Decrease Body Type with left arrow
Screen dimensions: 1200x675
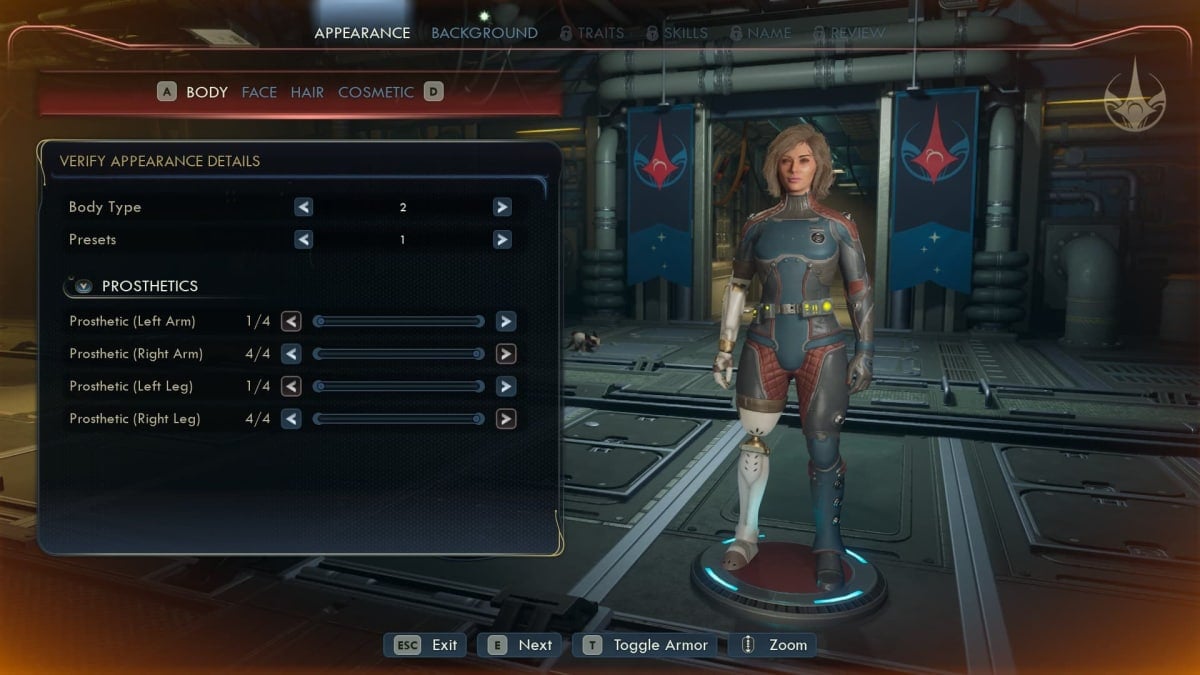[303, 207]
